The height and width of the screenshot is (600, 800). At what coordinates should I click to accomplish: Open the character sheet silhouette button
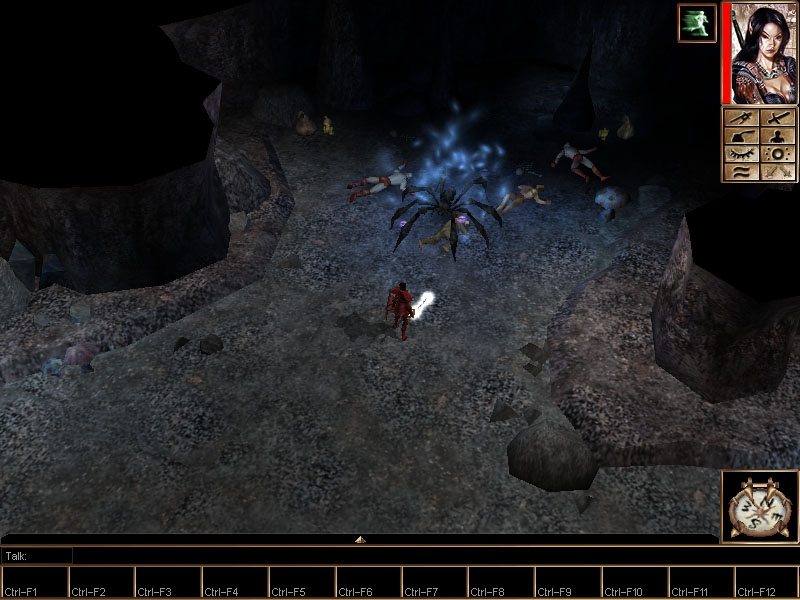coord(778,136)
